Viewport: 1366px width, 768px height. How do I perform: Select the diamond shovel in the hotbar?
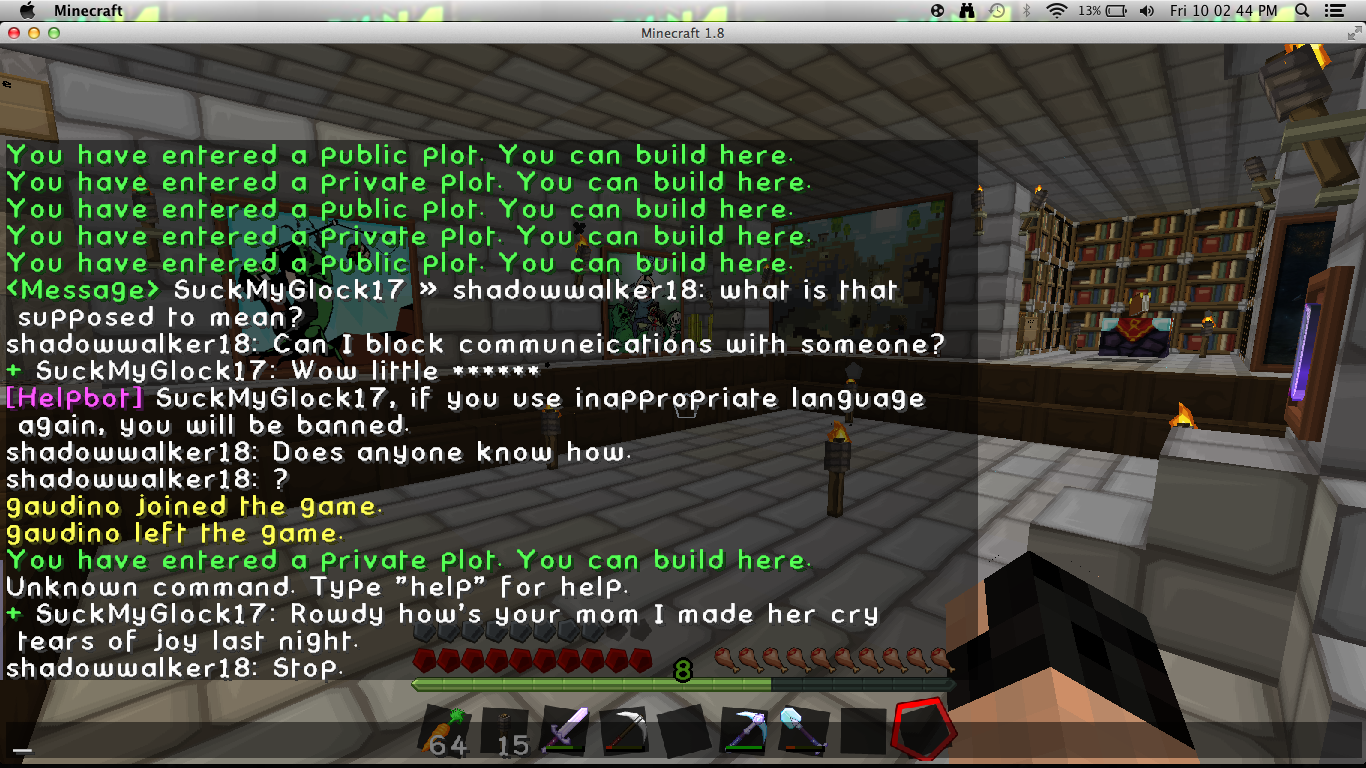803,728
